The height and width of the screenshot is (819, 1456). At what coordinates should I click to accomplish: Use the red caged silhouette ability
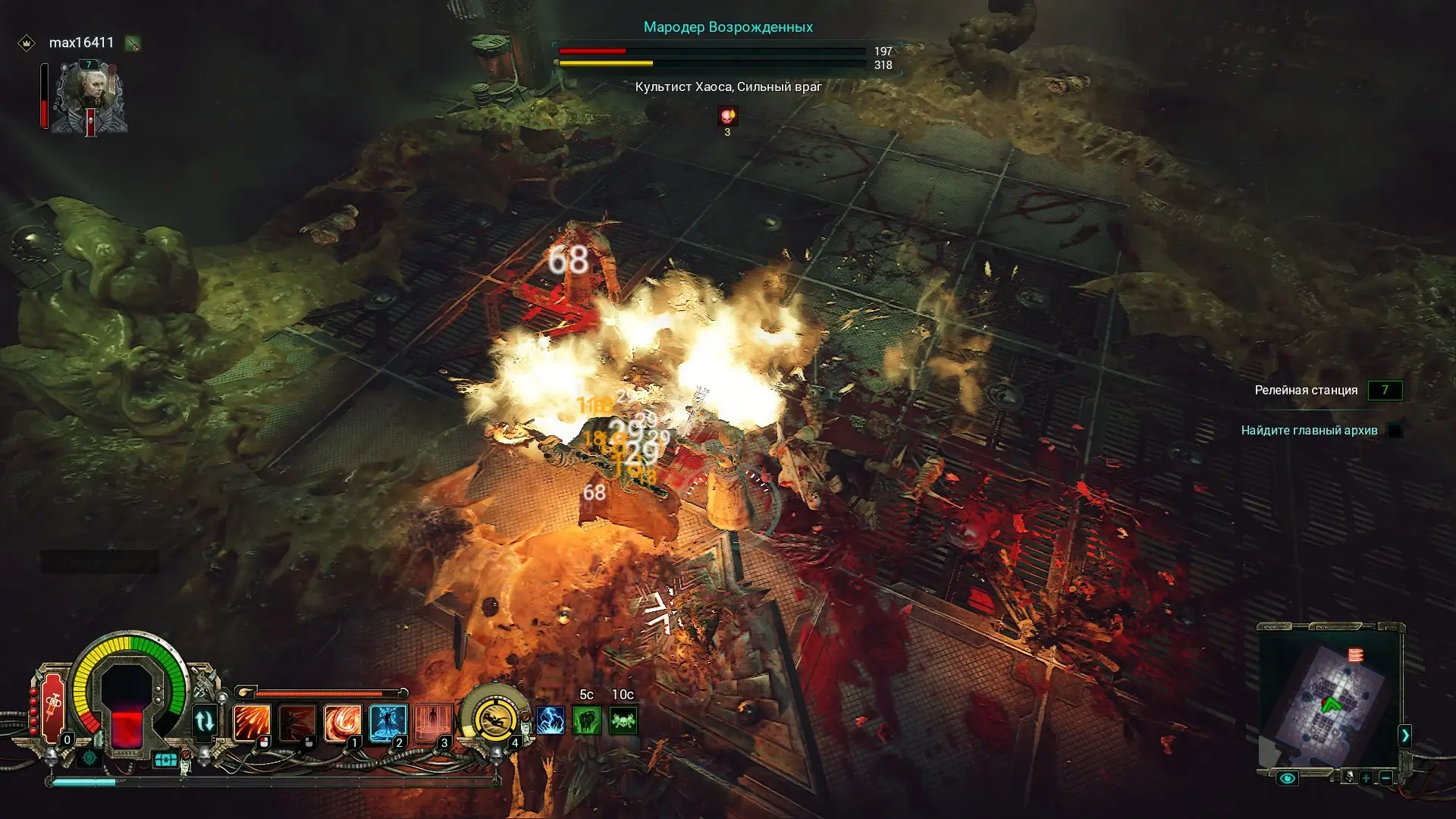coord(433,723)
